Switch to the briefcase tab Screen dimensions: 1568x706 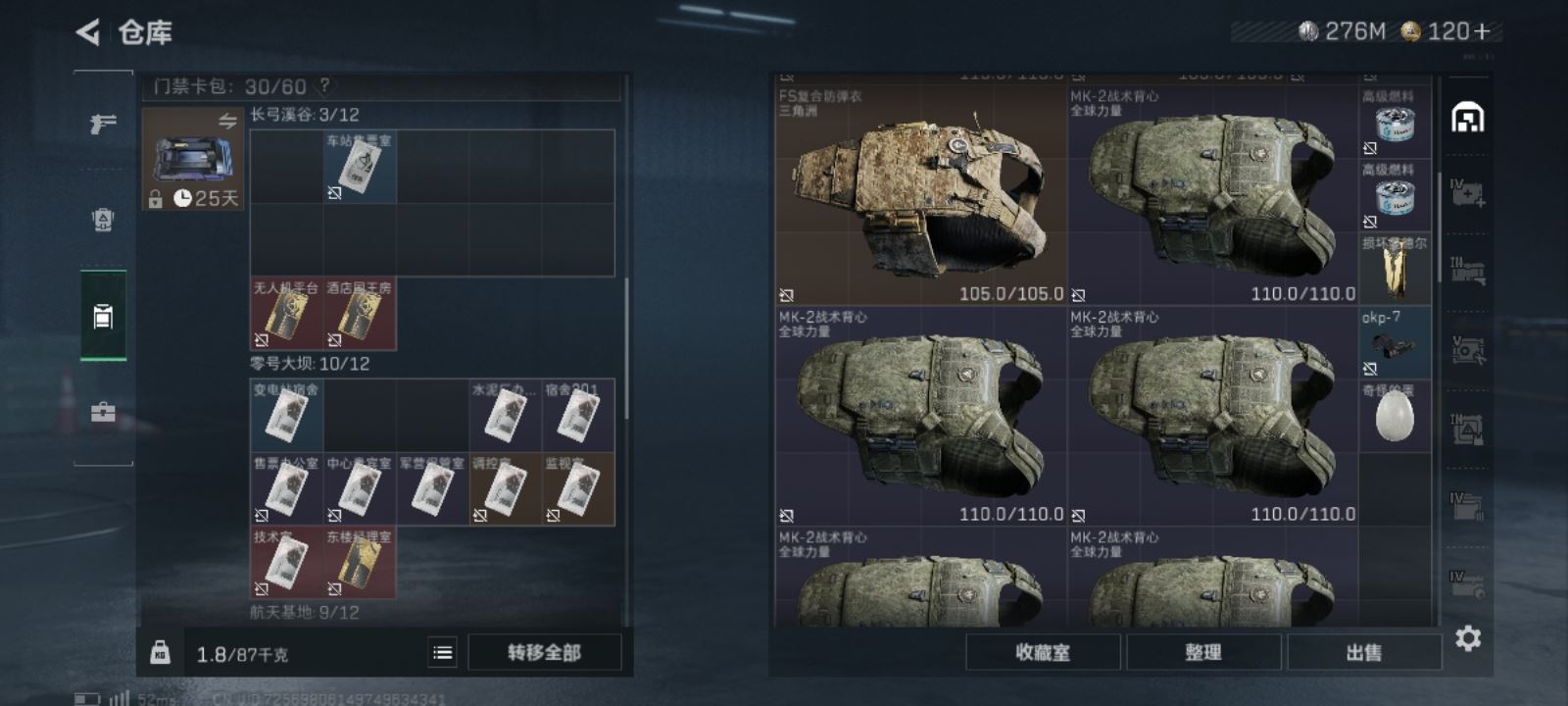coord(103,413)
